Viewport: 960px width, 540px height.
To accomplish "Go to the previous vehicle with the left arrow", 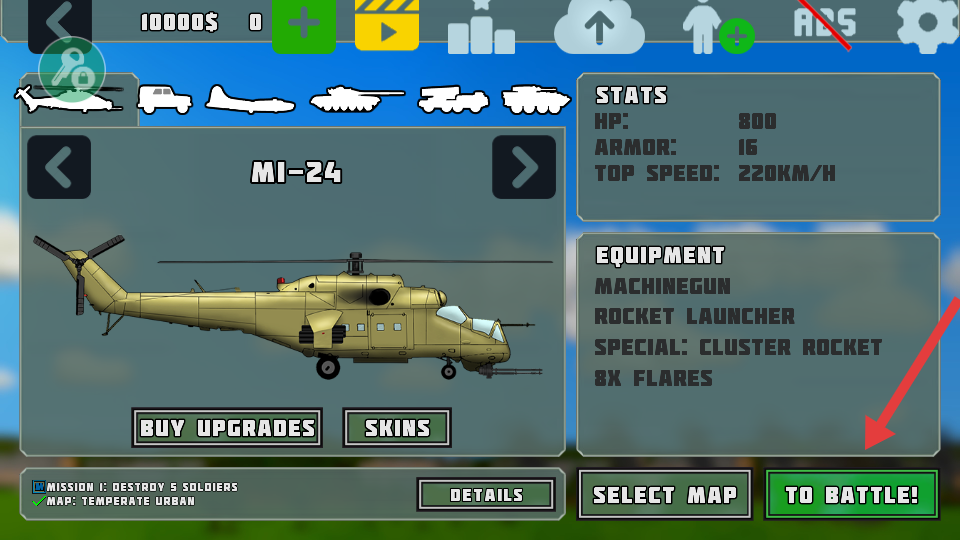I will pyautogui.click(x=59, y=167).
